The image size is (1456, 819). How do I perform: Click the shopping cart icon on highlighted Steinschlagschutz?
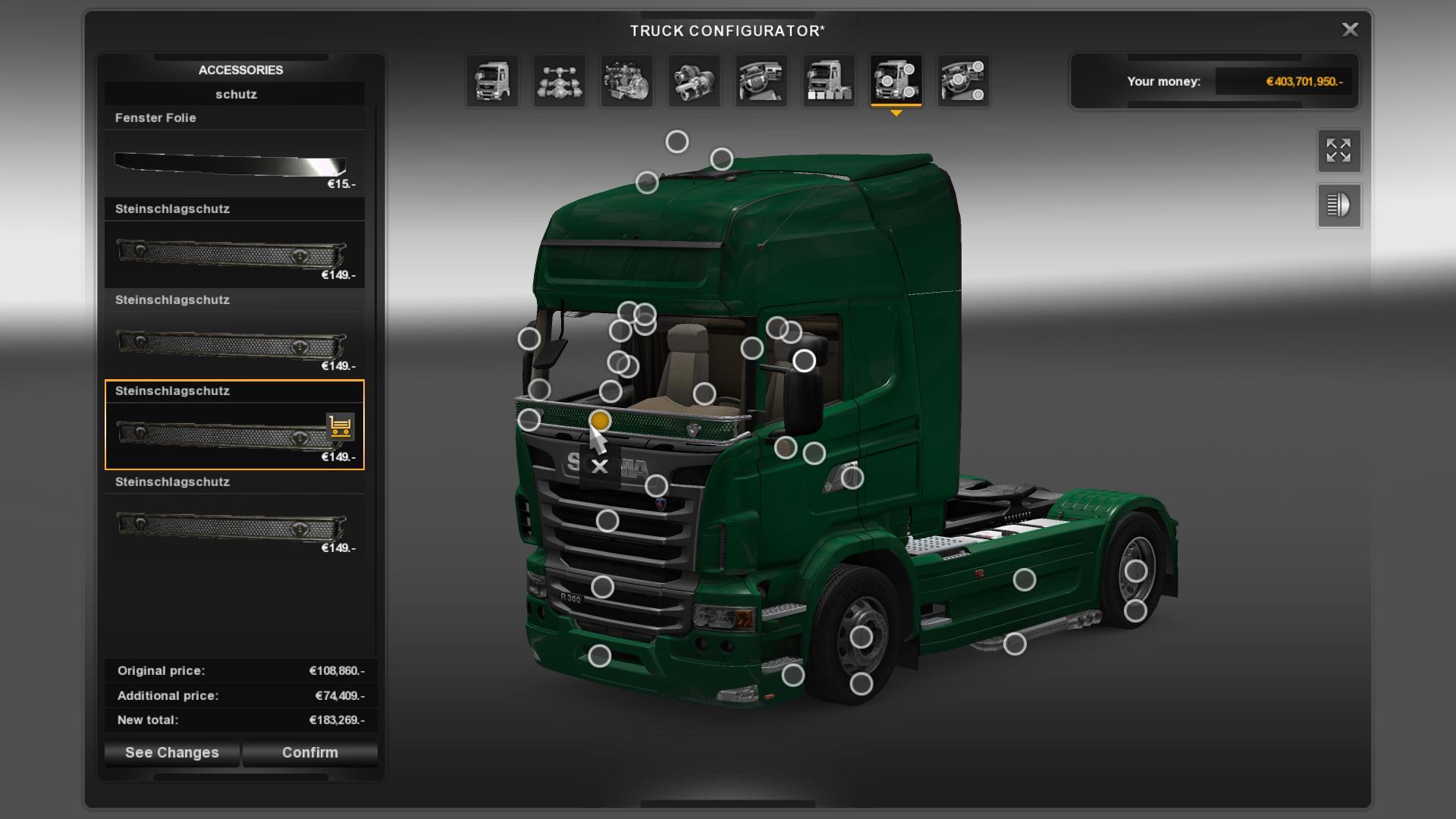[340, 426]
